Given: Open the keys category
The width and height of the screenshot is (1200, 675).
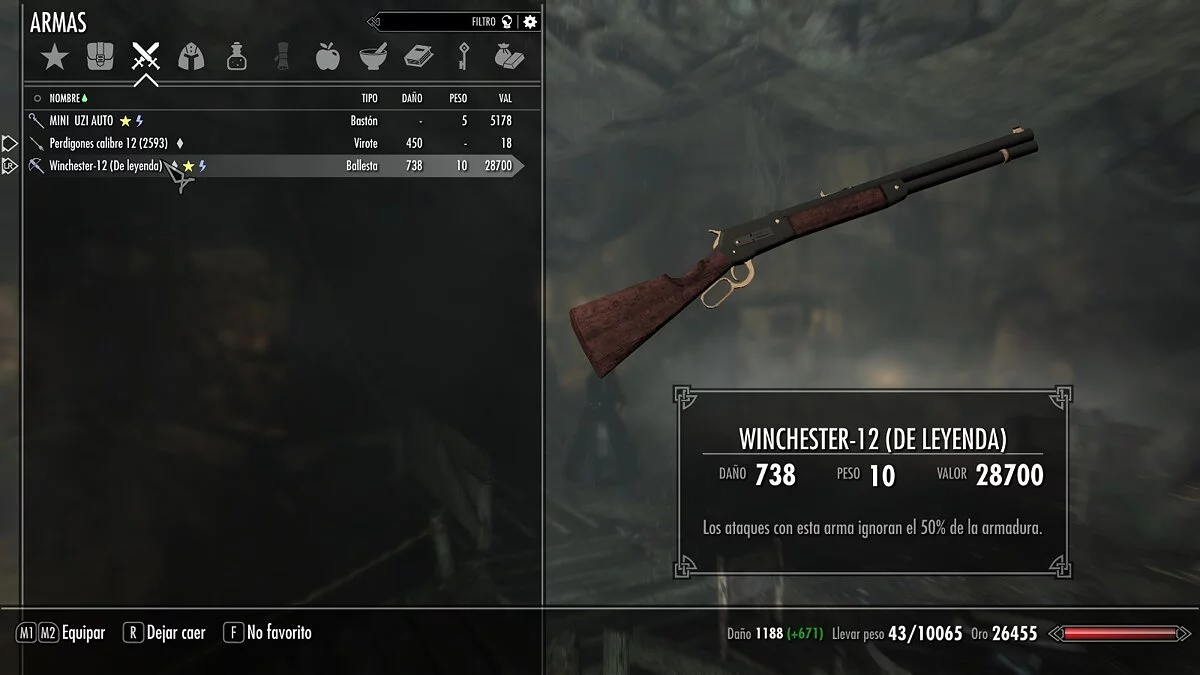Looking at the screenshot, I should click(464, 57).
